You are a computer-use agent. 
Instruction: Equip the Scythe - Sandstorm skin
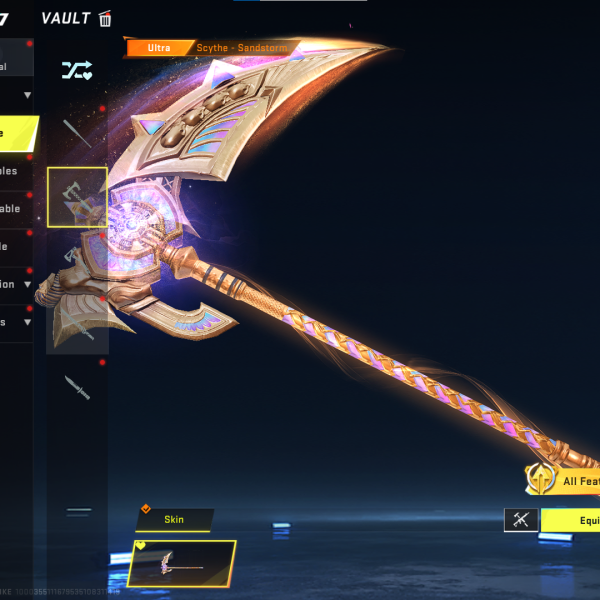tap(570, 520)
